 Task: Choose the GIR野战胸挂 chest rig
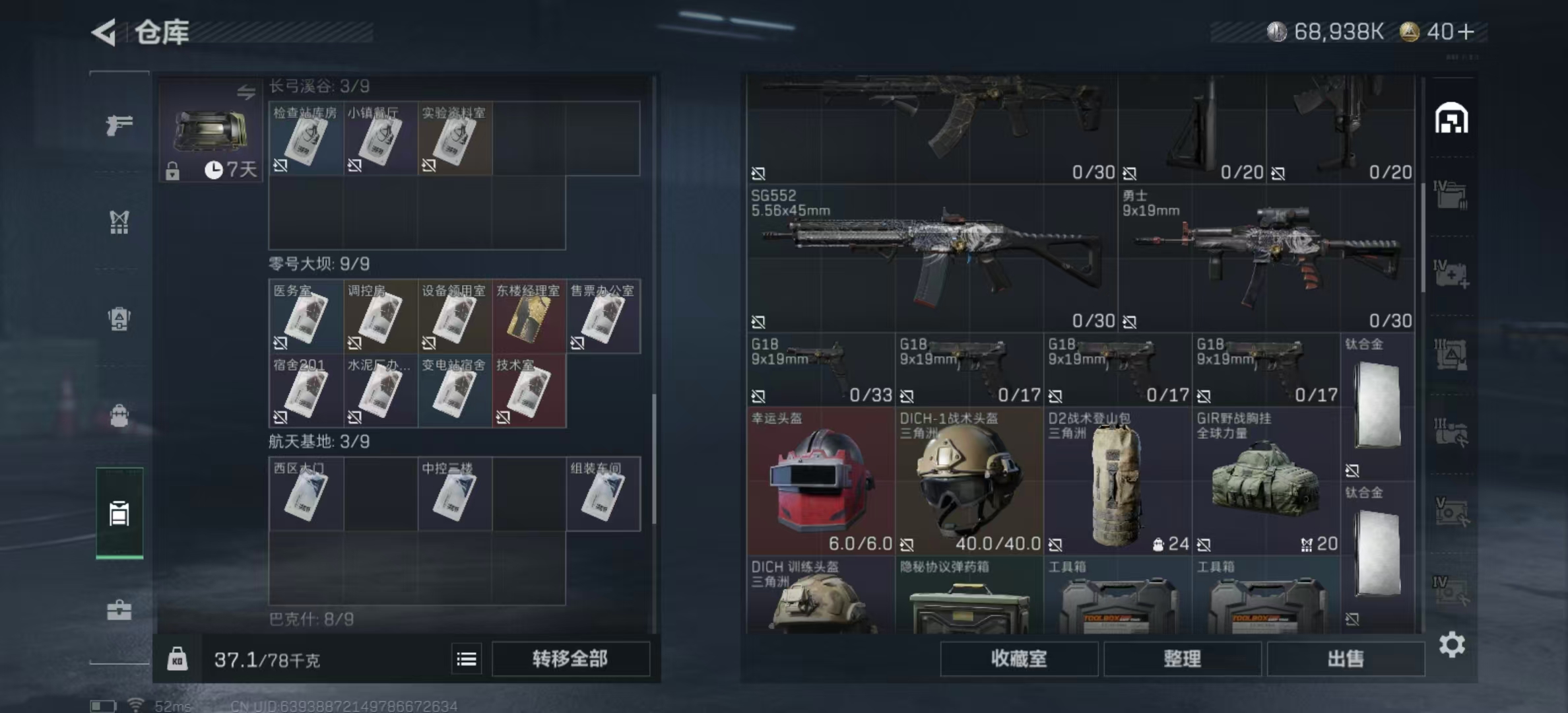pyautogui.click(x=1266, y=481)
